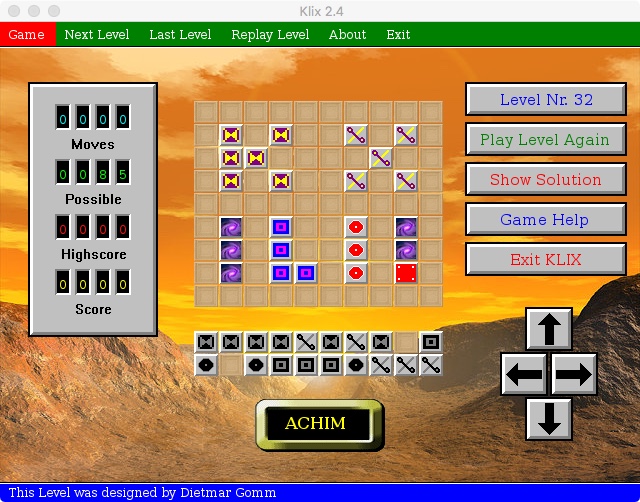Viewport: 640px width, 502px height.
Task: Open the About menu
Action: pyautogui.click(x=347, y=34)
